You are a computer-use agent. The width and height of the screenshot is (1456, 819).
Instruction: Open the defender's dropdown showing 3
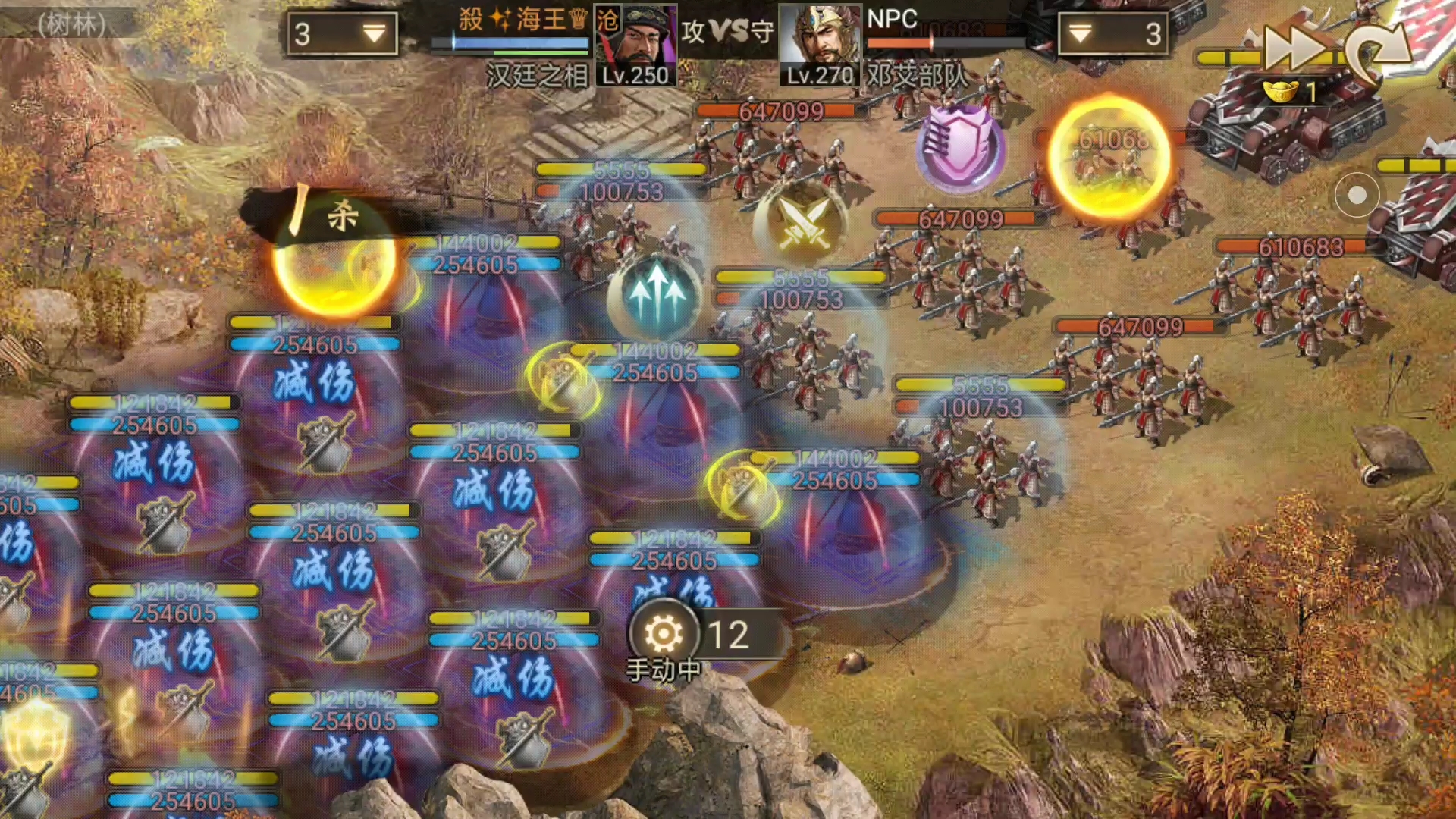tap(1112, 34)
